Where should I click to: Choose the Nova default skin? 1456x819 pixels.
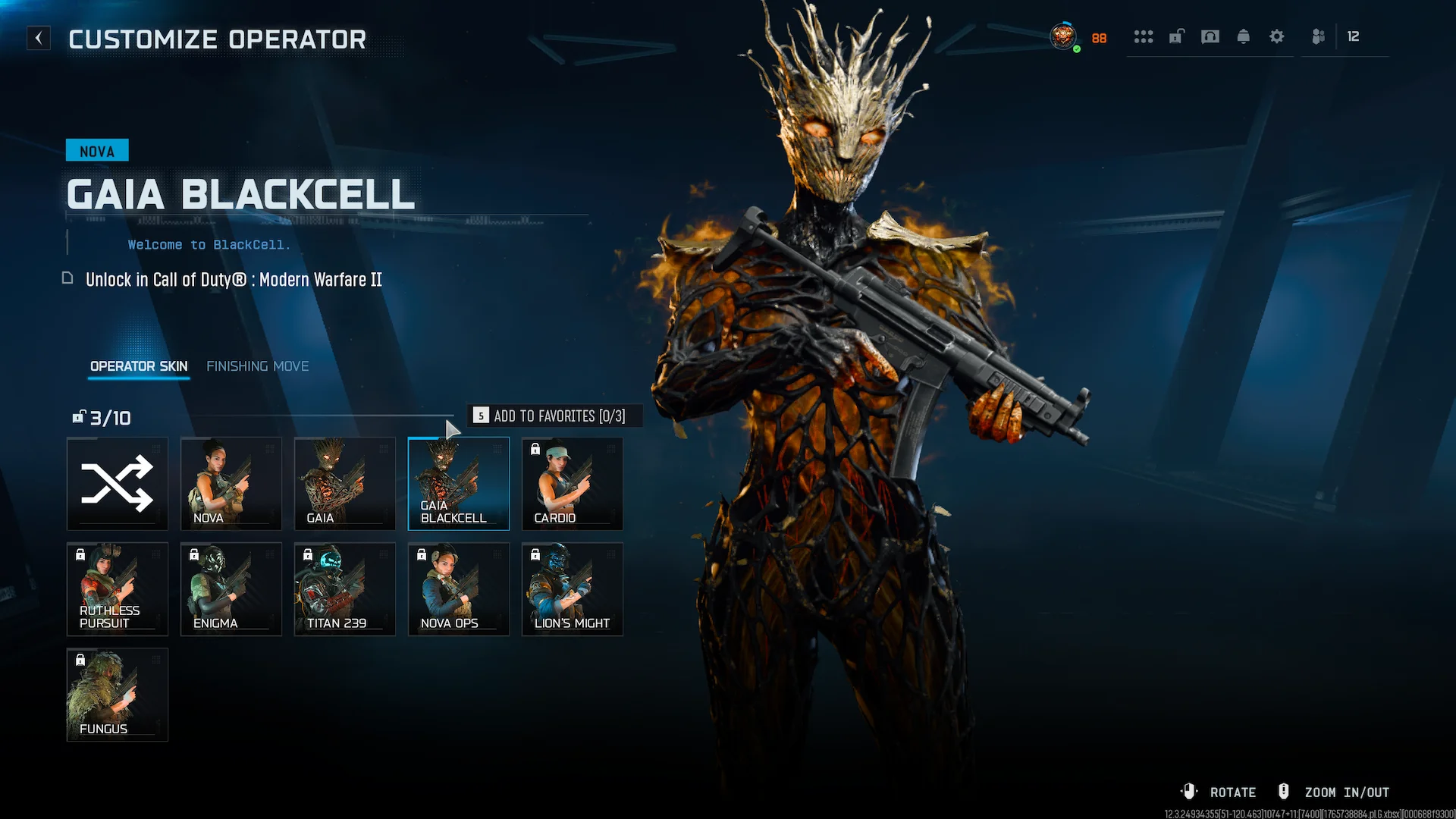231,484
